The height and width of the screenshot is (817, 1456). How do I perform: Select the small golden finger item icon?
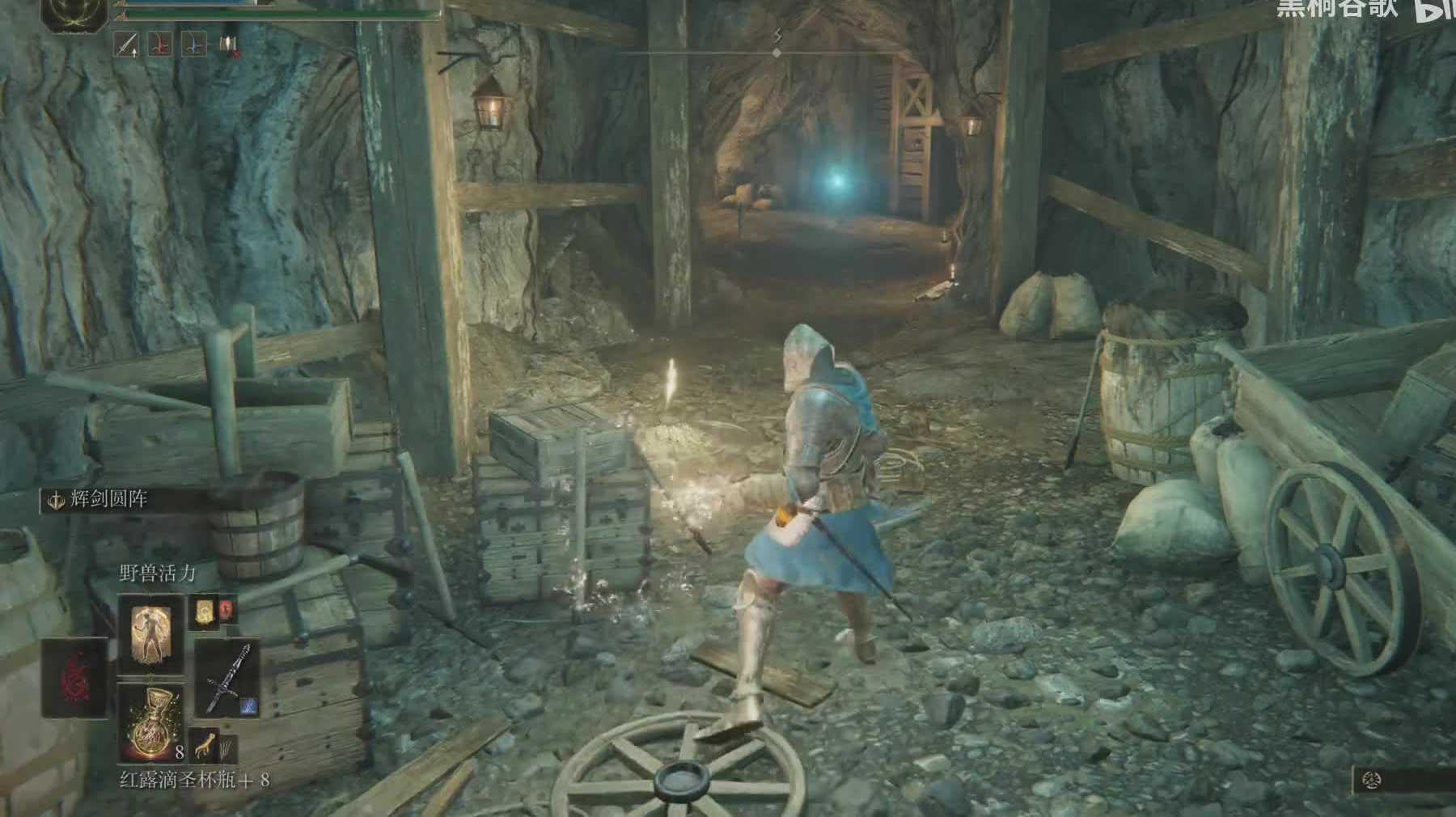(204, 744)
